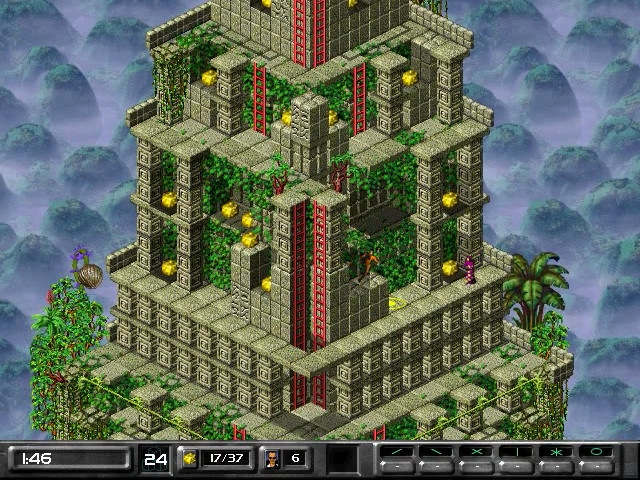Pick the vertical bar tool slot
640x480 pixels.
(518, 452)
